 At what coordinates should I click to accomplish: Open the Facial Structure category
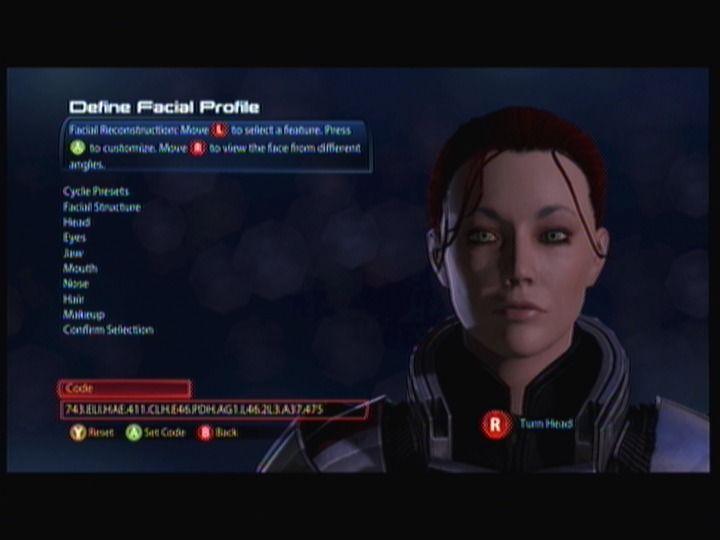click(102, 207)
